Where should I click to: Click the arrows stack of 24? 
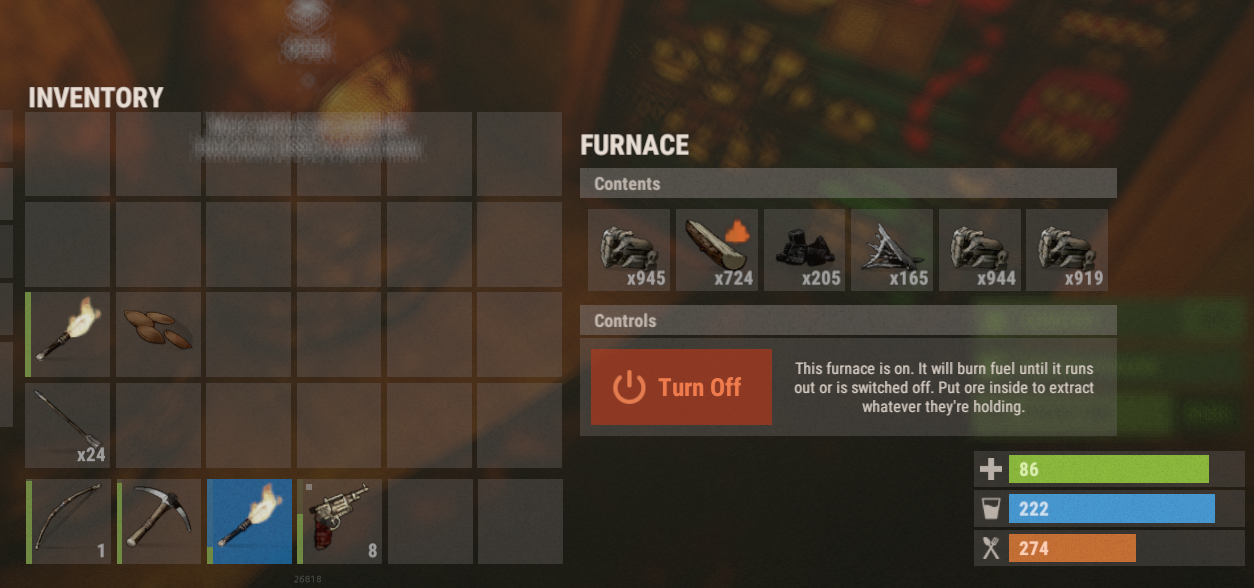coord(68,425)
